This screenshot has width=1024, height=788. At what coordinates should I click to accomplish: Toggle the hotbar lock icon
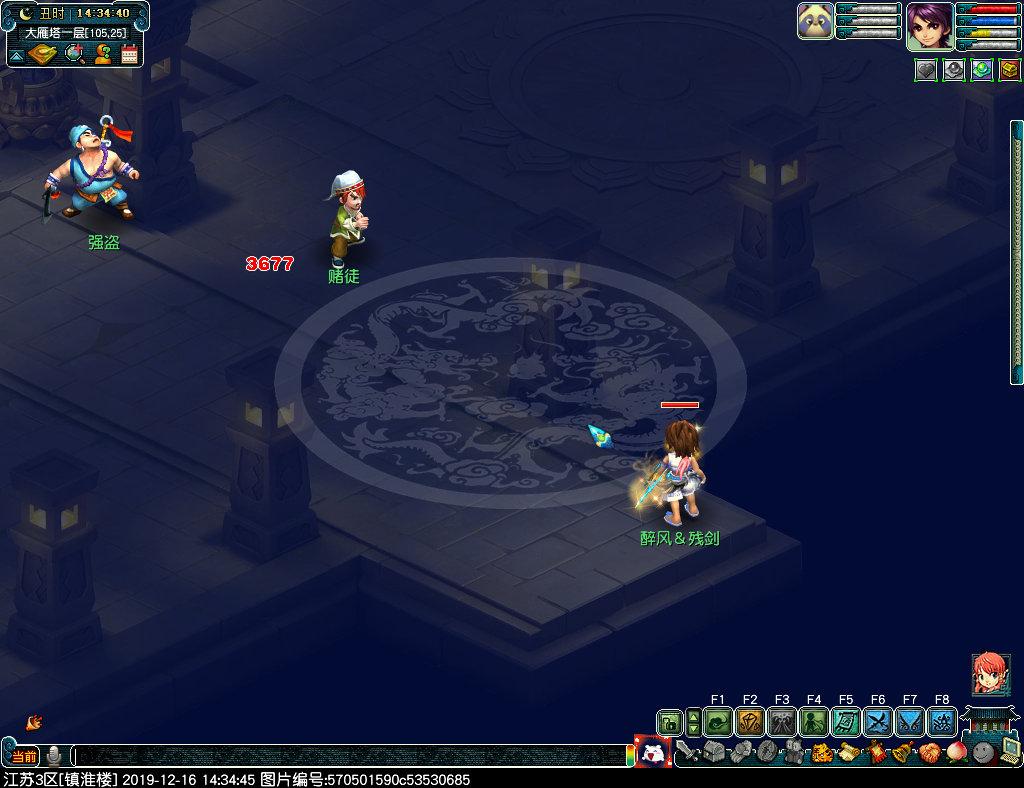[x=669, y=722]
